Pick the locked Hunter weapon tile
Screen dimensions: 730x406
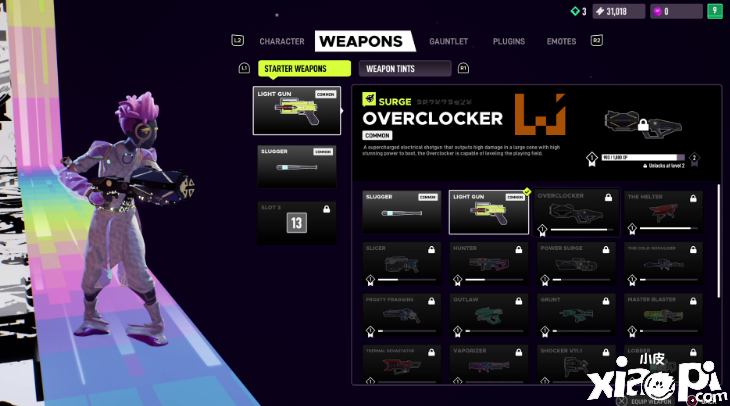click(x=488, y=263)
